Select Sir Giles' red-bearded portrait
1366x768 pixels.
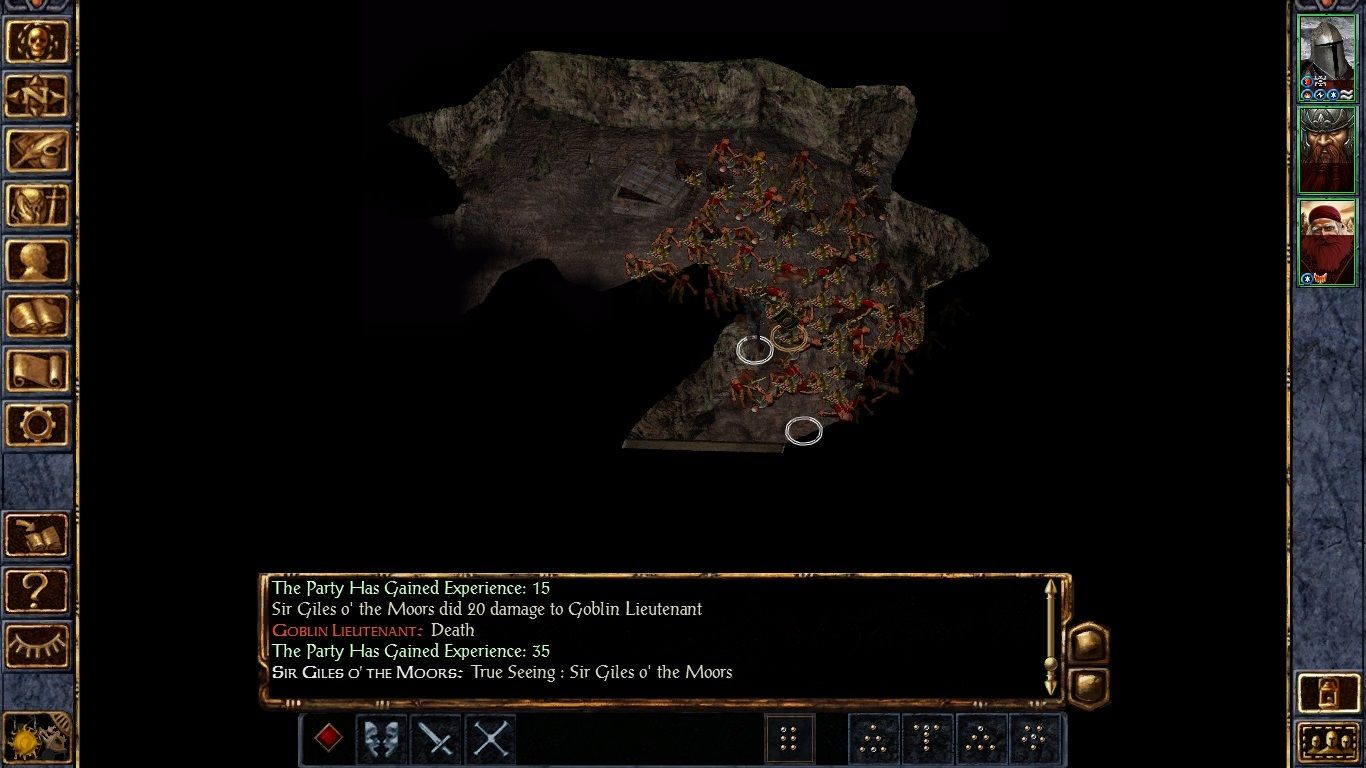coord(1327,240)
